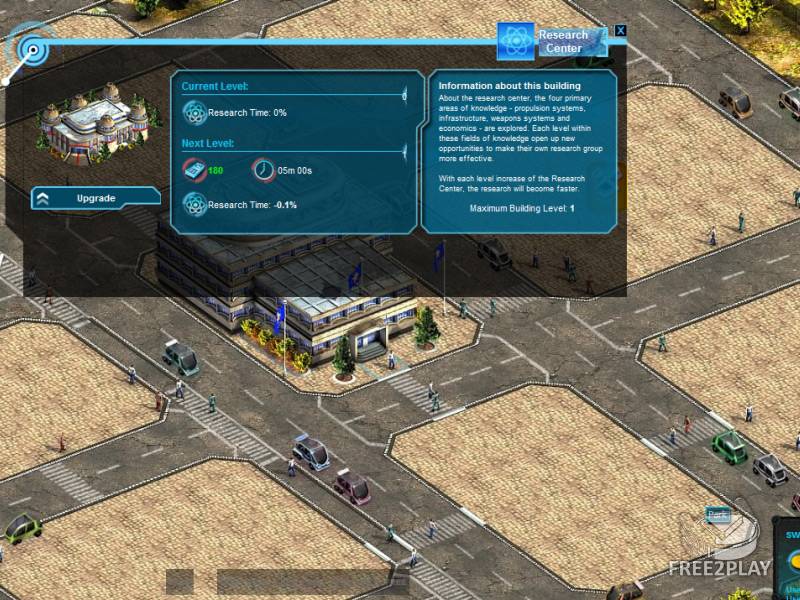The height and width of the screenshot is (600, 800).
Task: Select the Park label on the map
Action: (x=717, y=514)
